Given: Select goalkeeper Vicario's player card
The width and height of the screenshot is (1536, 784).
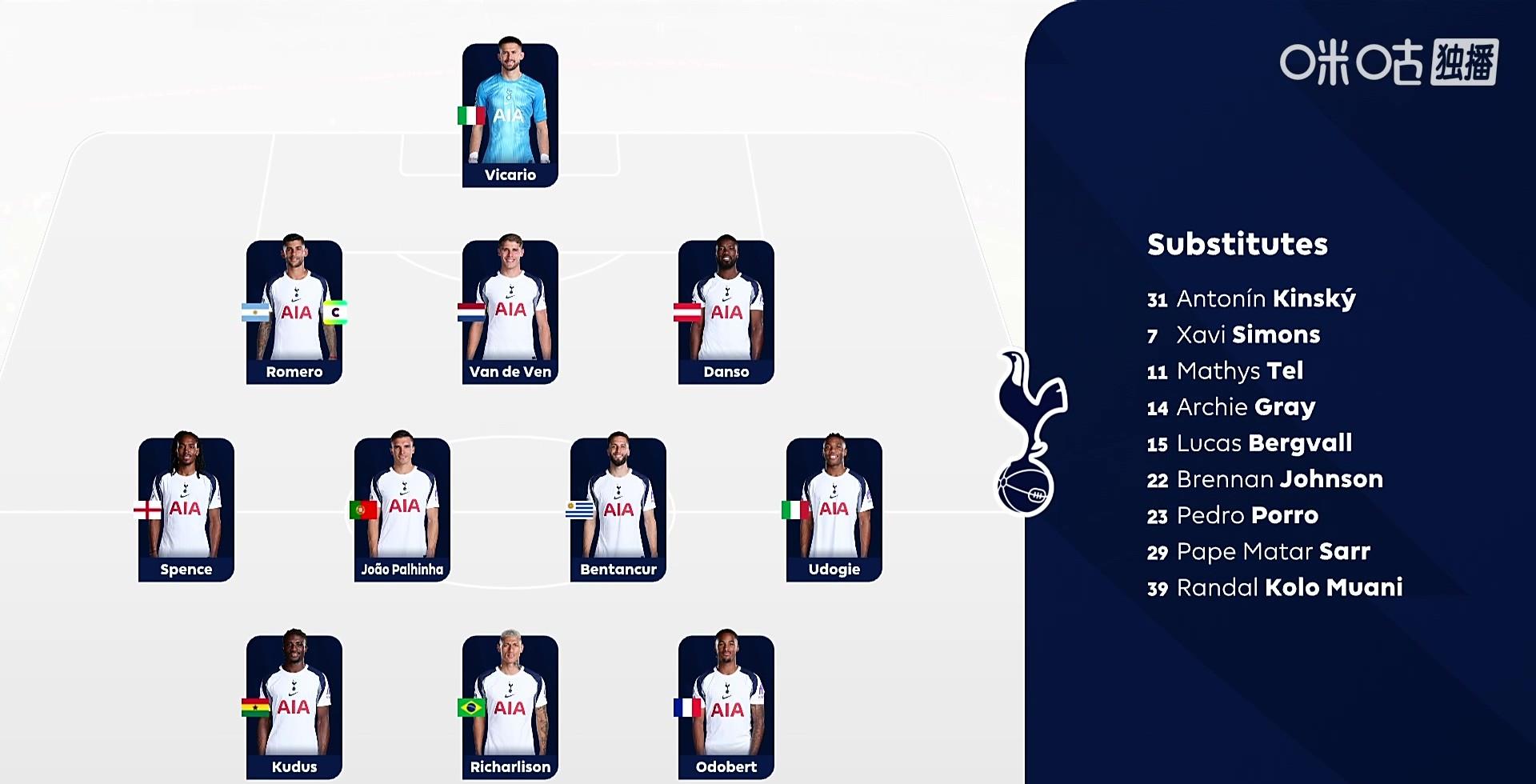Looking at the screenshot, I should [x=510, y=114].
